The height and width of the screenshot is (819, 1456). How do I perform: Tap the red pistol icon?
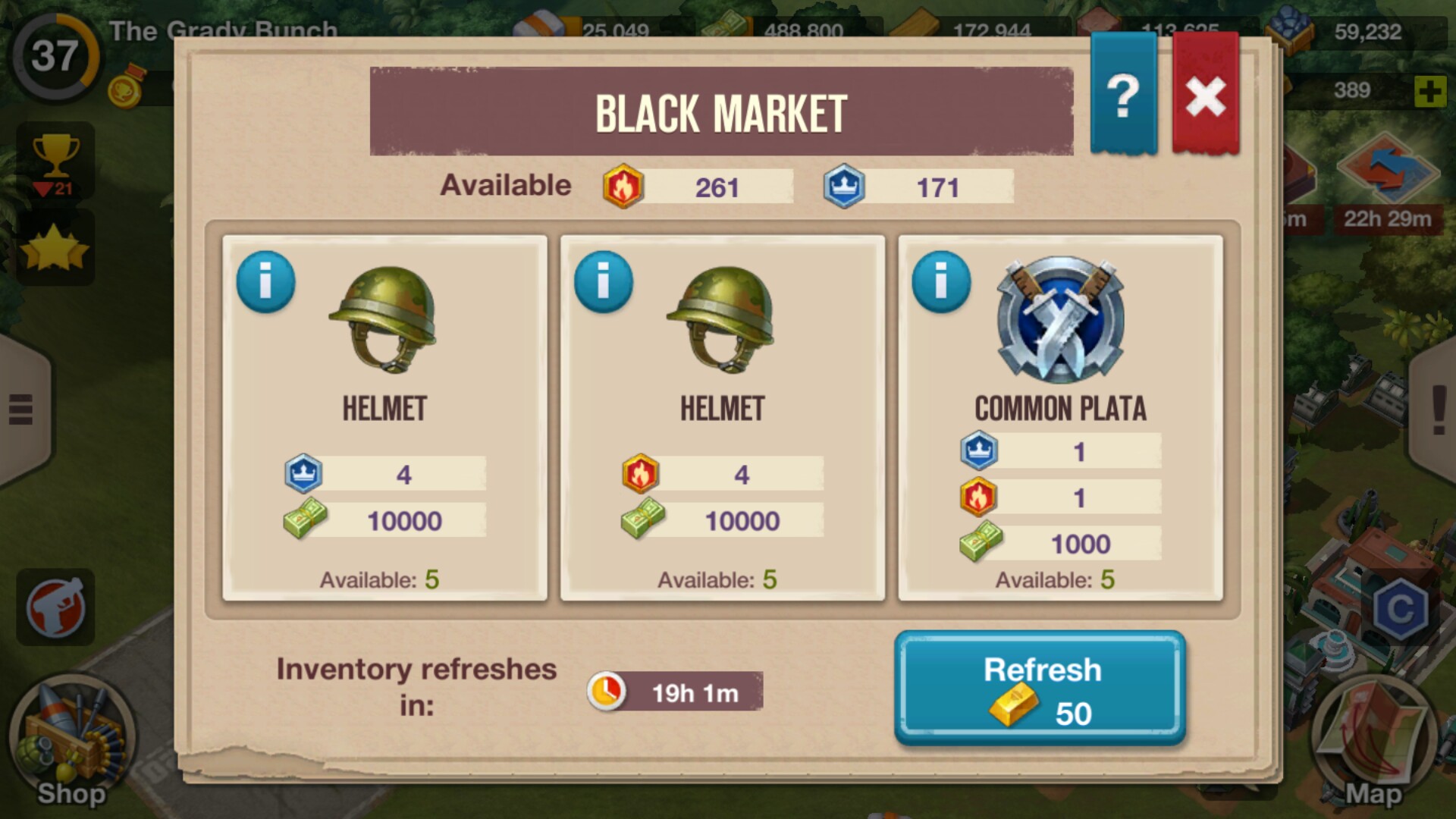55,607
